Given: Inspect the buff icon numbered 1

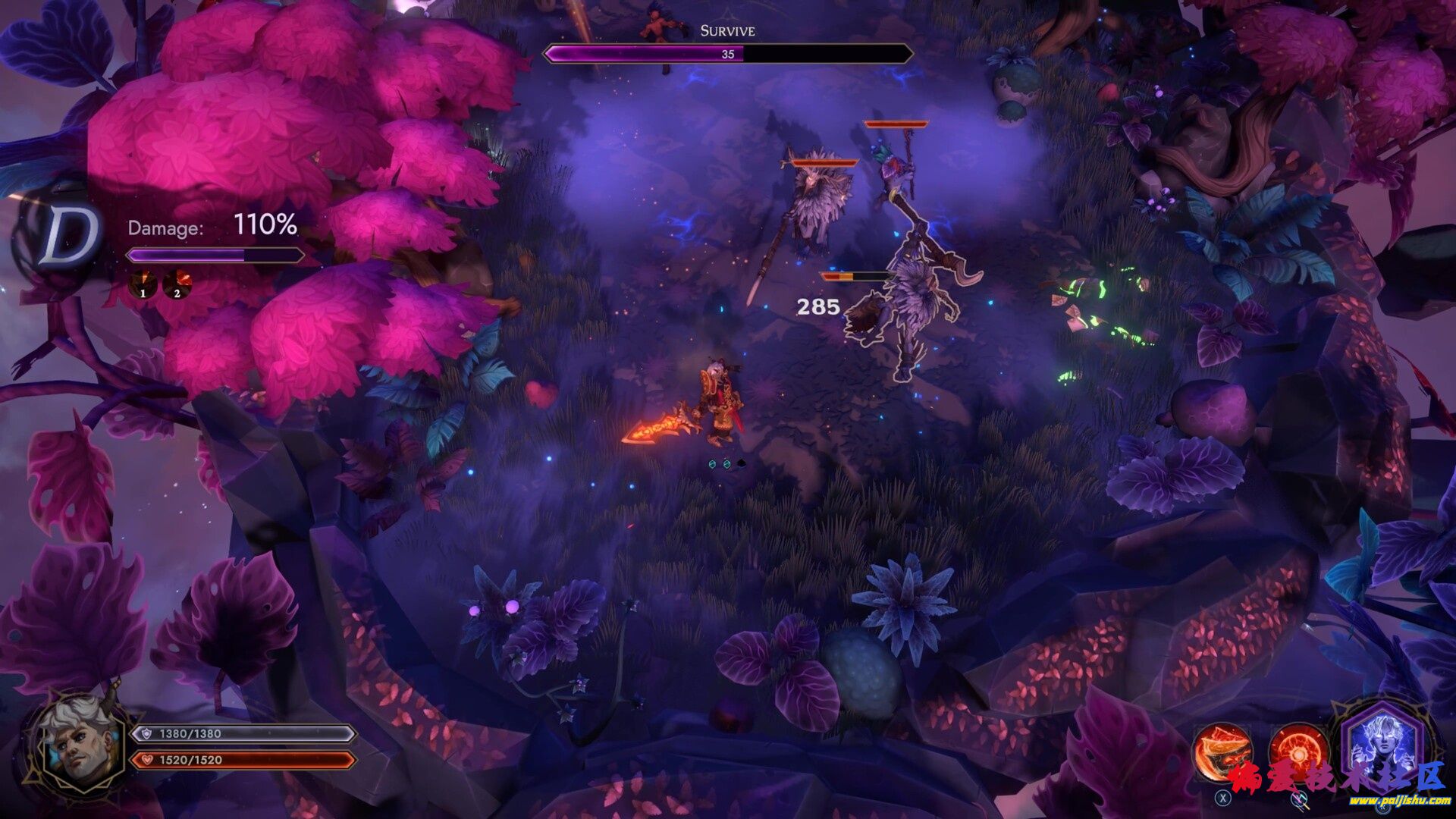Looking at the screenshot, I should point(143,284).
